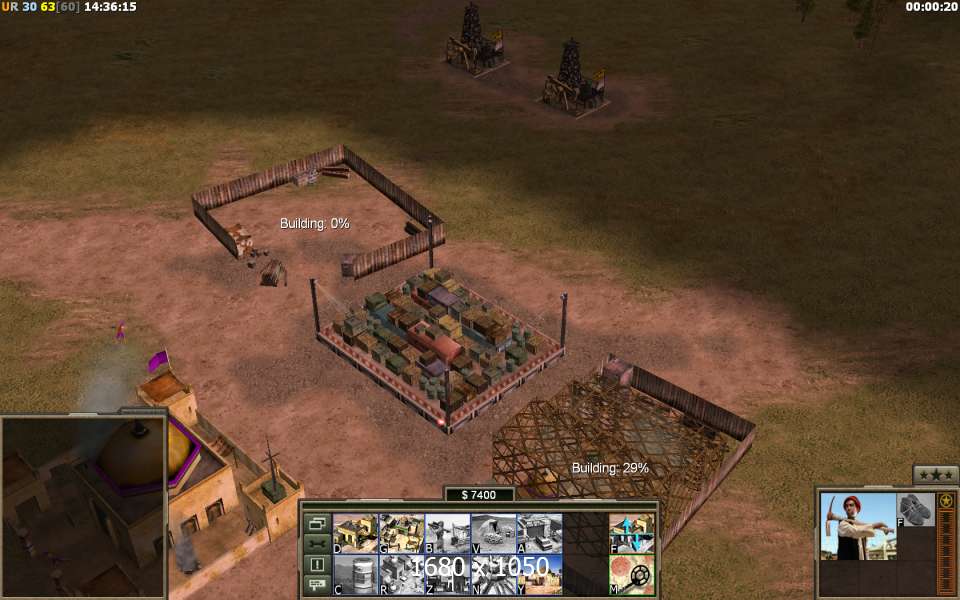Viewport: 960px width, 600px height.
Task: Activate the mine detector command with hotkey M
Action: point(632,575)
